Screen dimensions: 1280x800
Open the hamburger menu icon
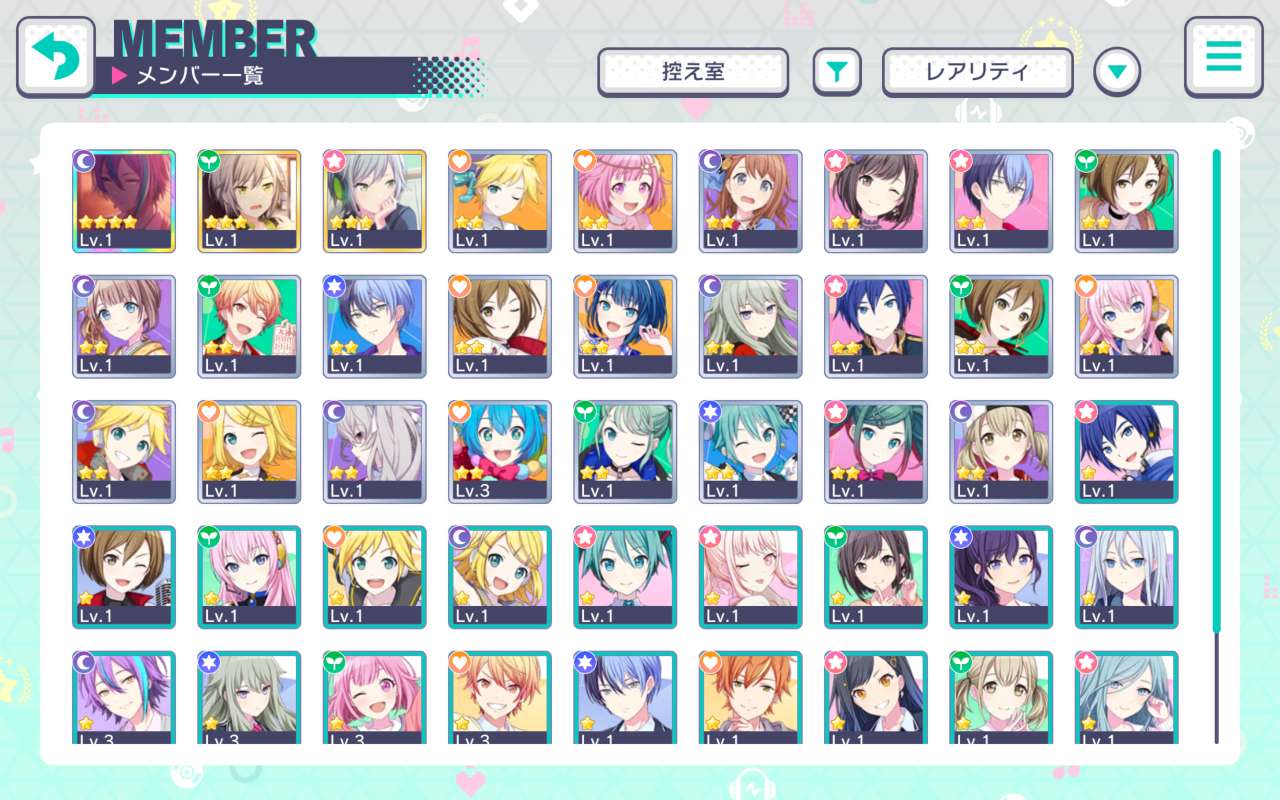1222,58
